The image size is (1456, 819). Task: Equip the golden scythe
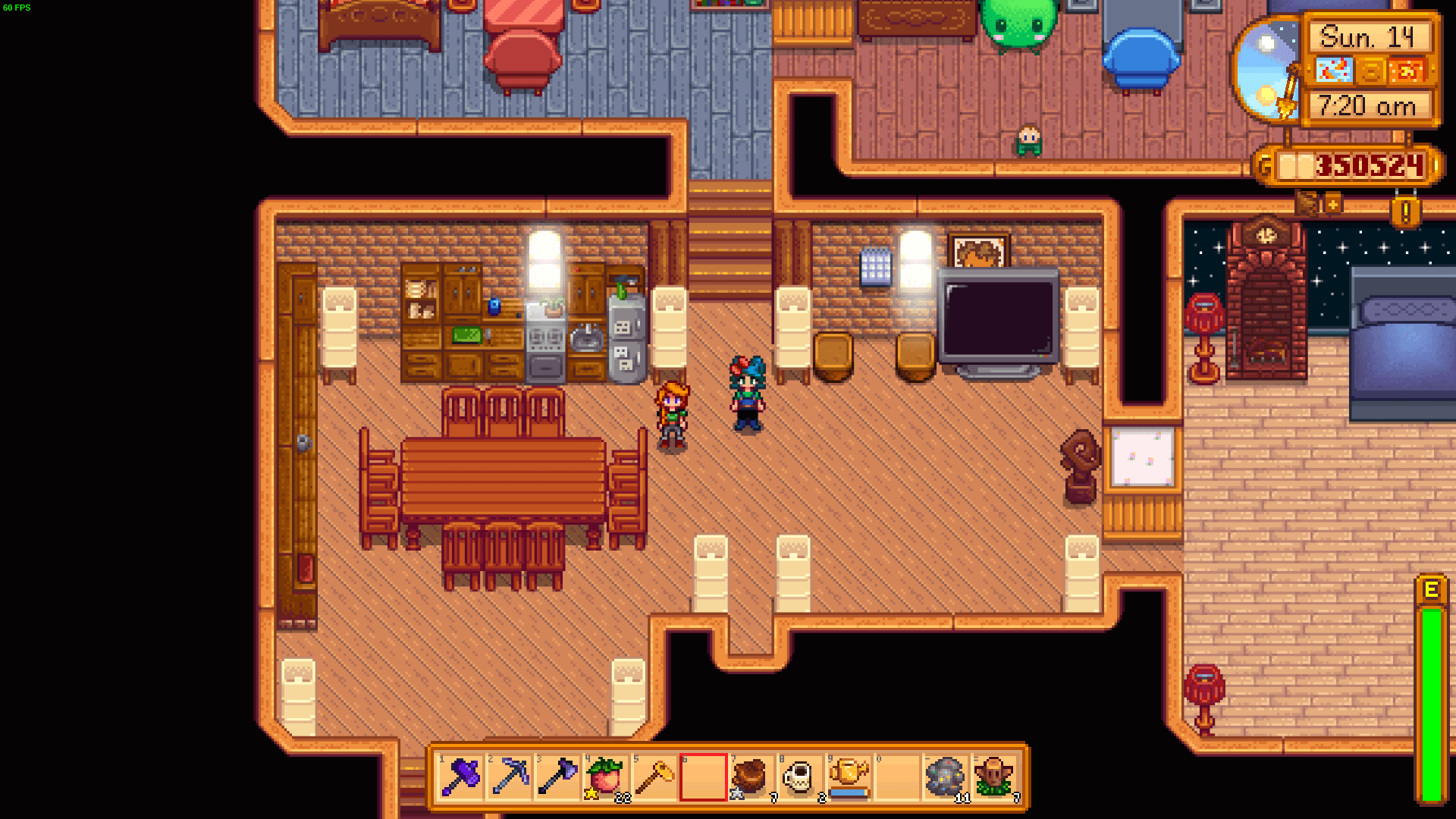(x=655, y=777)
